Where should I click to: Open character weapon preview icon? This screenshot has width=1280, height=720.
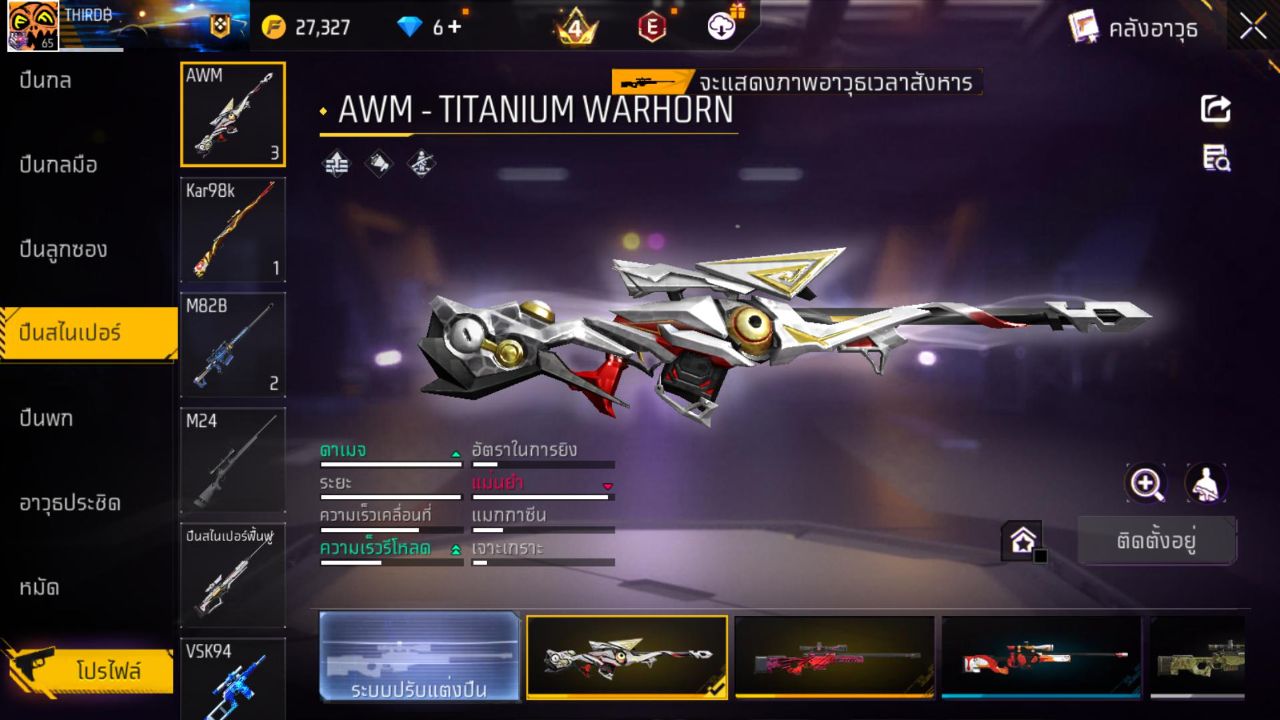coord(1204,484)
